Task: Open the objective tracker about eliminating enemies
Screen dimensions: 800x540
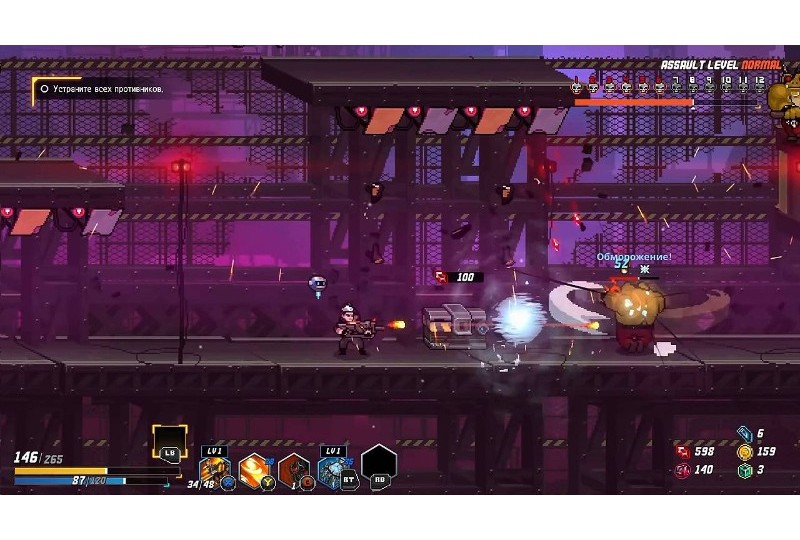Action: [x=100, y=89]
